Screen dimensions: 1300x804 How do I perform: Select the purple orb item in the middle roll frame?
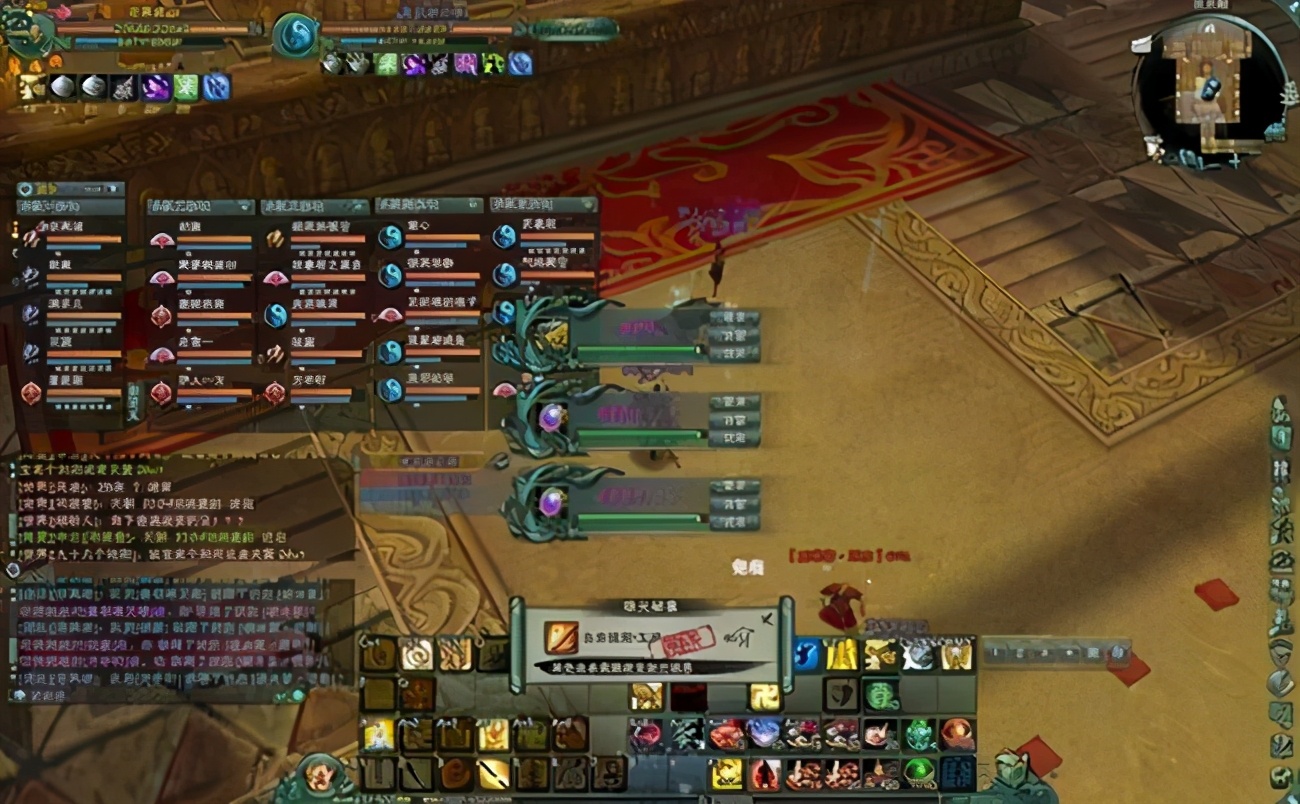(551, 417)
